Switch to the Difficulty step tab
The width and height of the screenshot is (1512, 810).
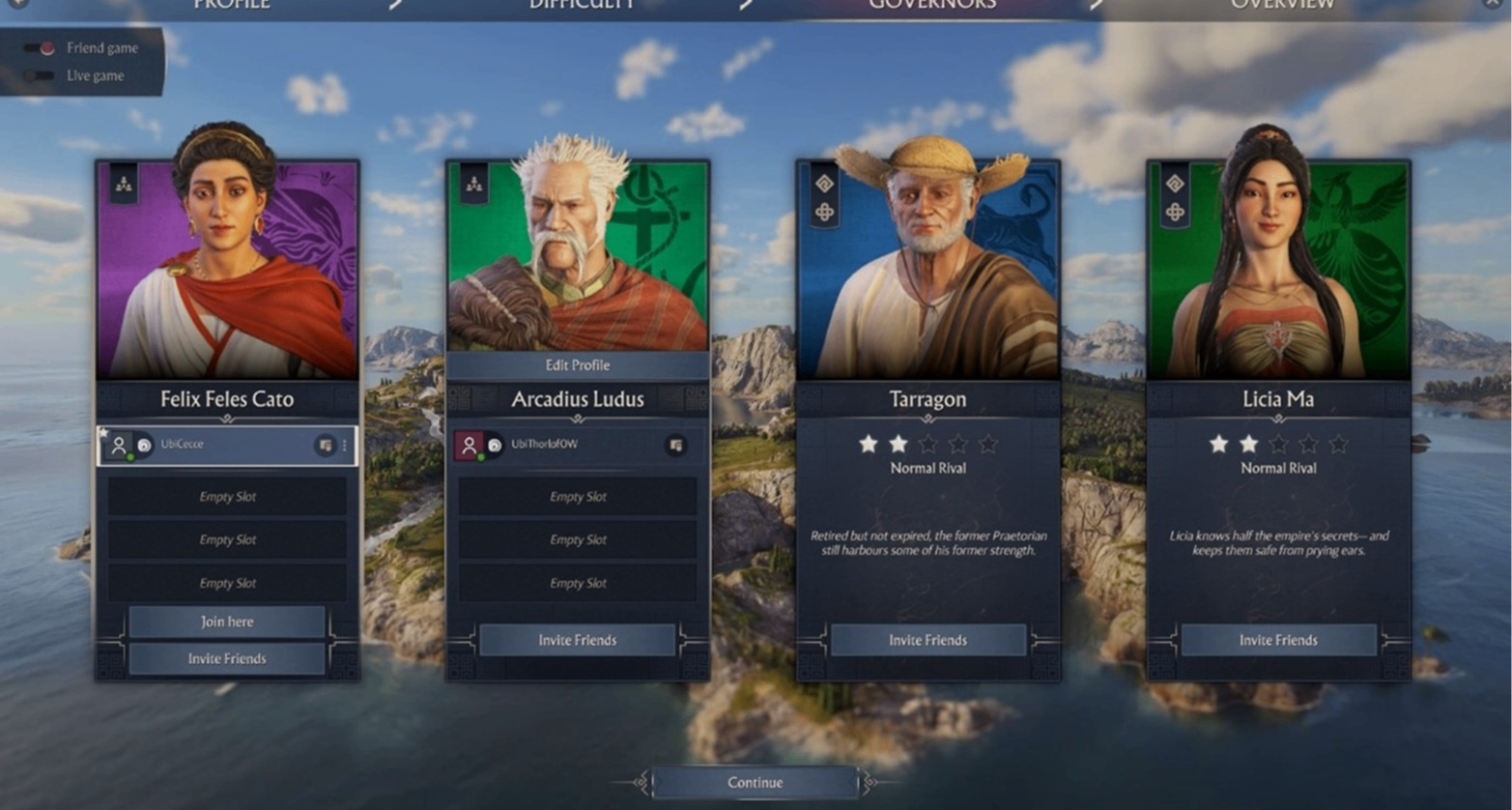(582, 6)
